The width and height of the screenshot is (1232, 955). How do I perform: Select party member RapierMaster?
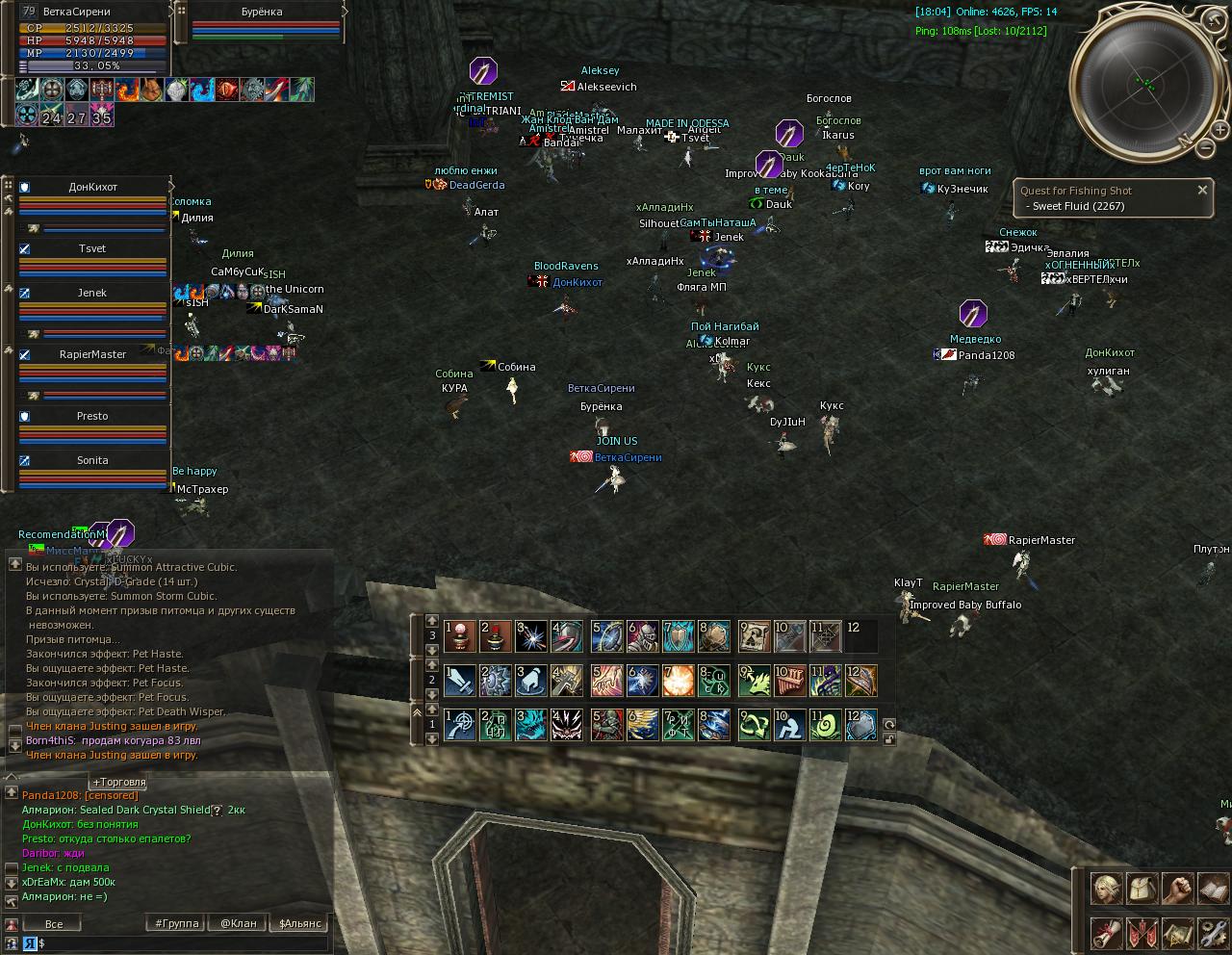[92, 354]
